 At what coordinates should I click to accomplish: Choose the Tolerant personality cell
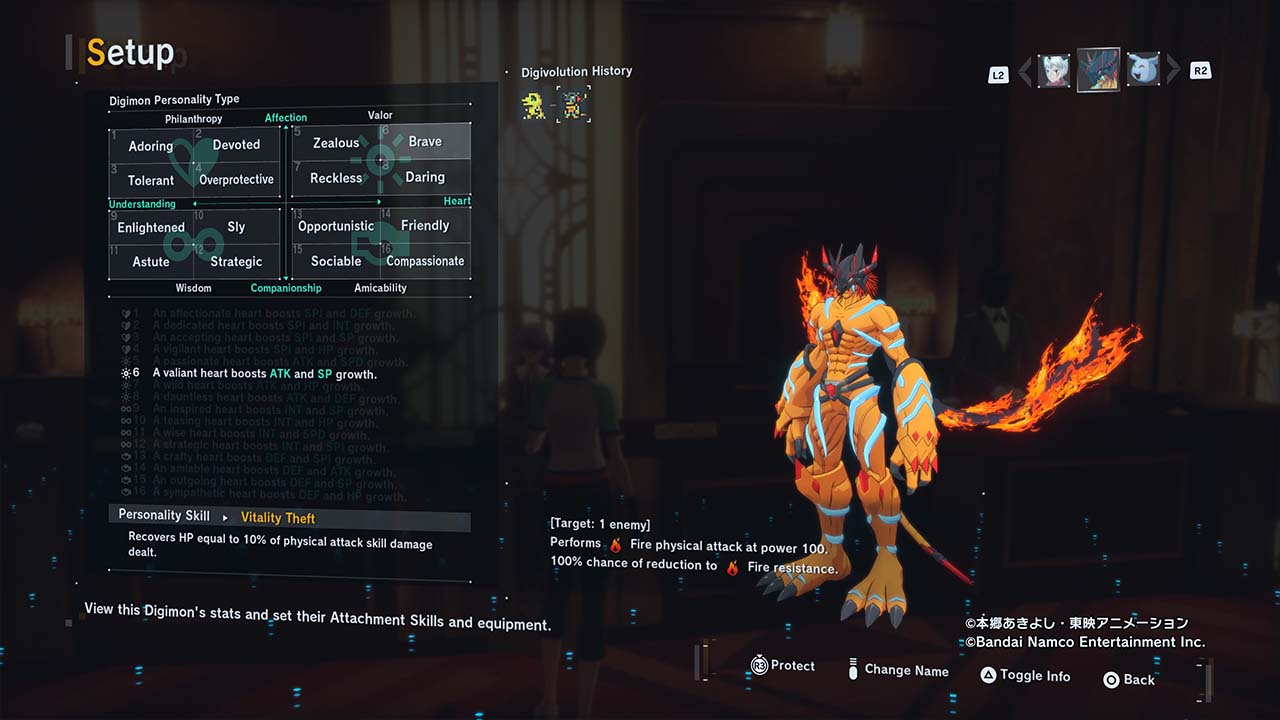click(151, 181)
